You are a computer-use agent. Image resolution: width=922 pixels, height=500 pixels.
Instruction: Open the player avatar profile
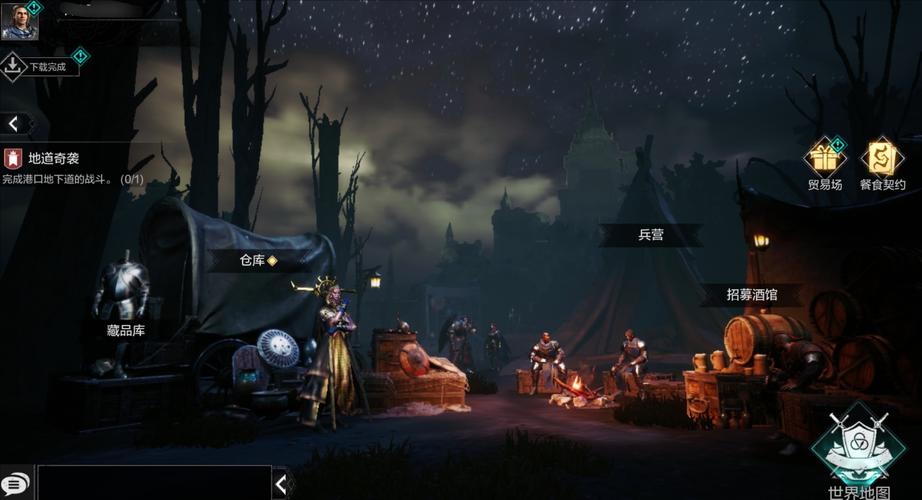tap(19, 22)
